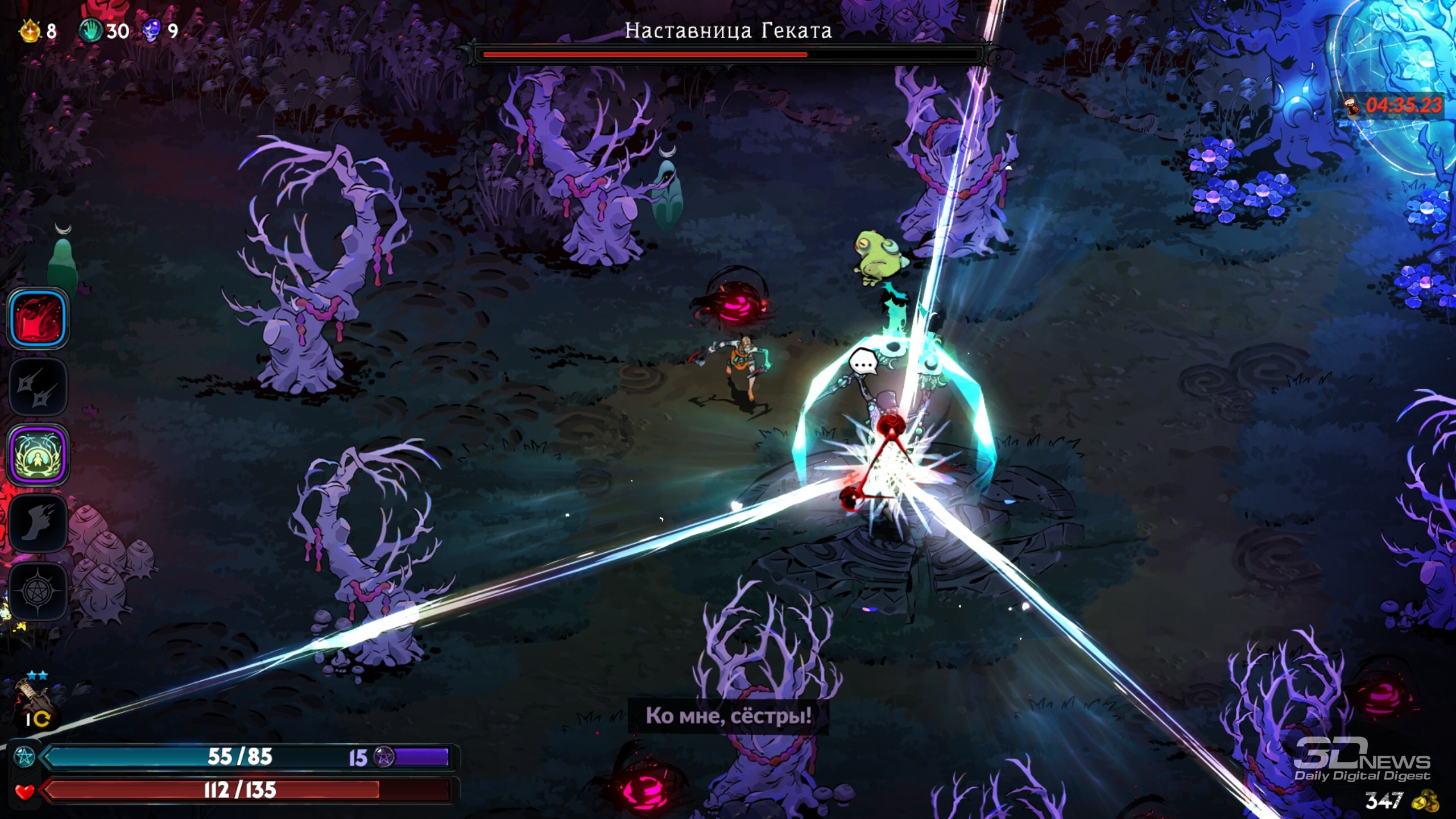Open the purple-framed Cast boon icon
The width and height of the screenshot is (1456, 819).
(38, 455)
